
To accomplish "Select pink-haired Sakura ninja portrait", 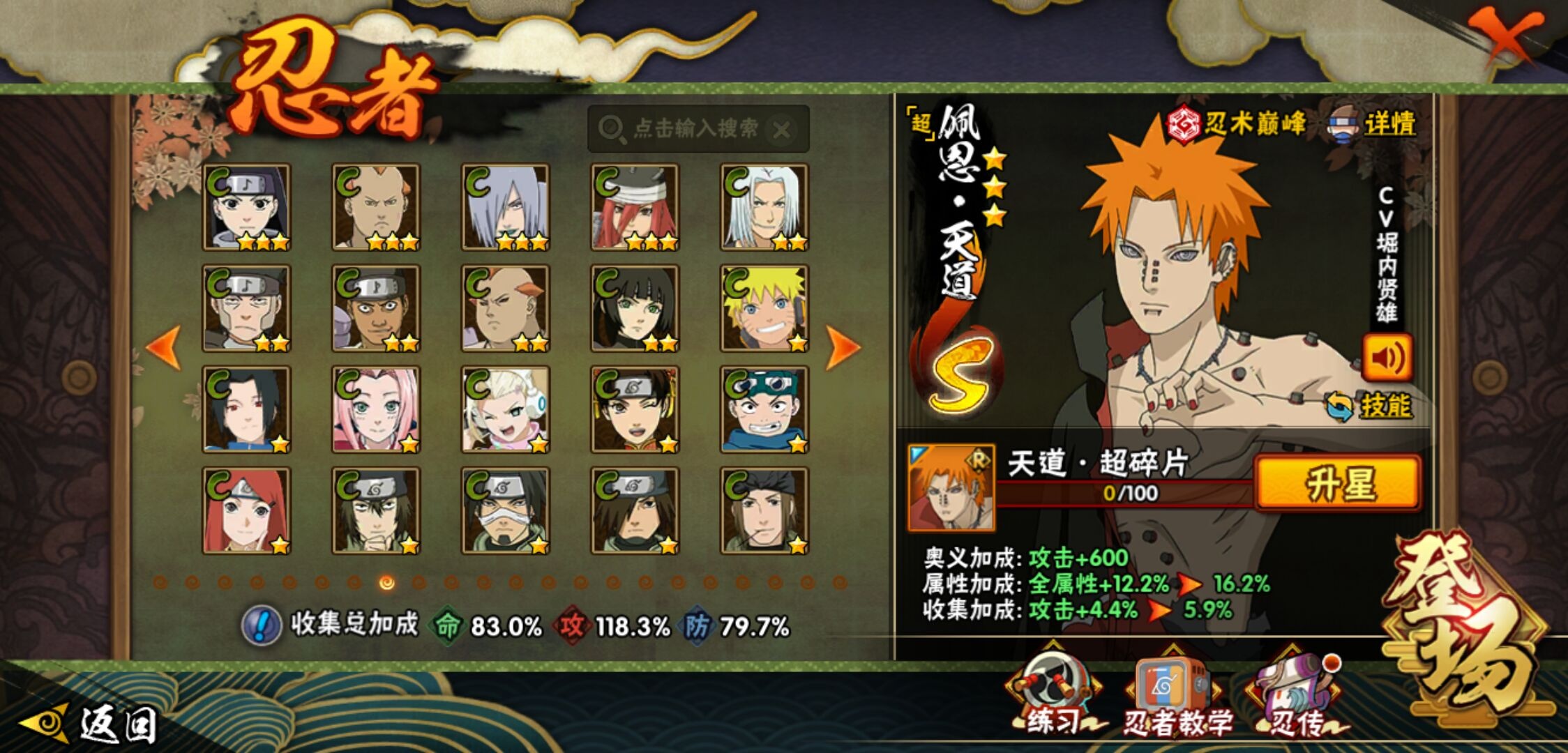I will [376, 409].
